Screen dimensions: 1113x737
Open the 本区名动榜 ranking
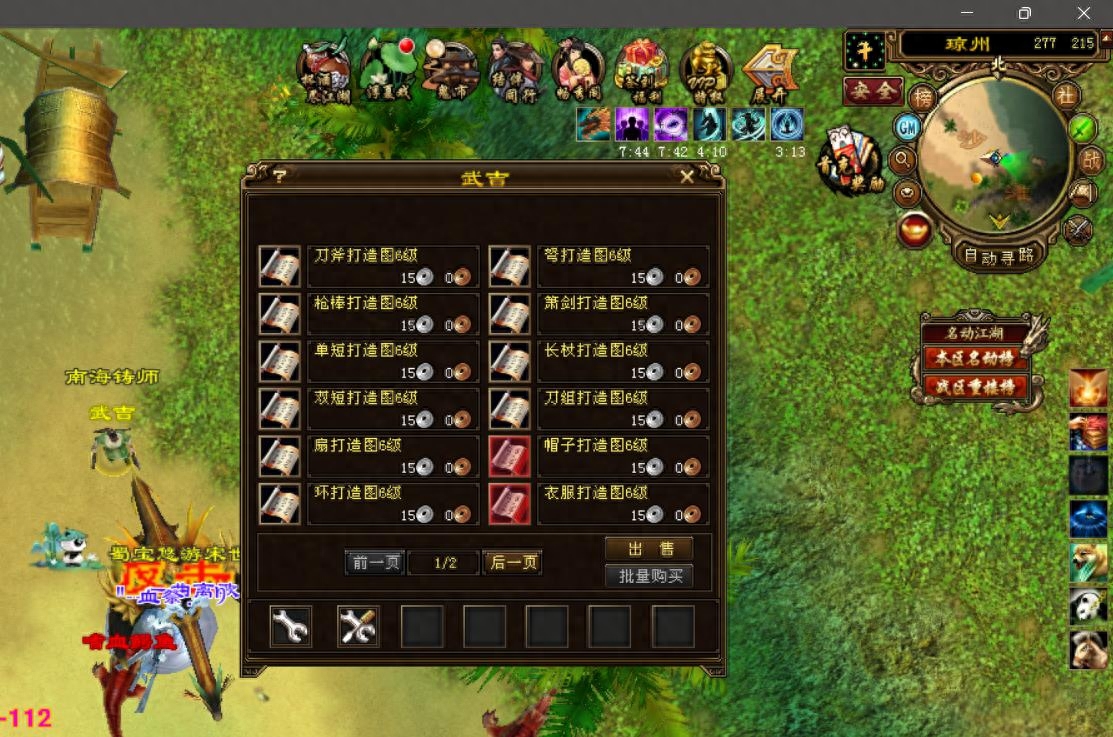tap(975, 358)
